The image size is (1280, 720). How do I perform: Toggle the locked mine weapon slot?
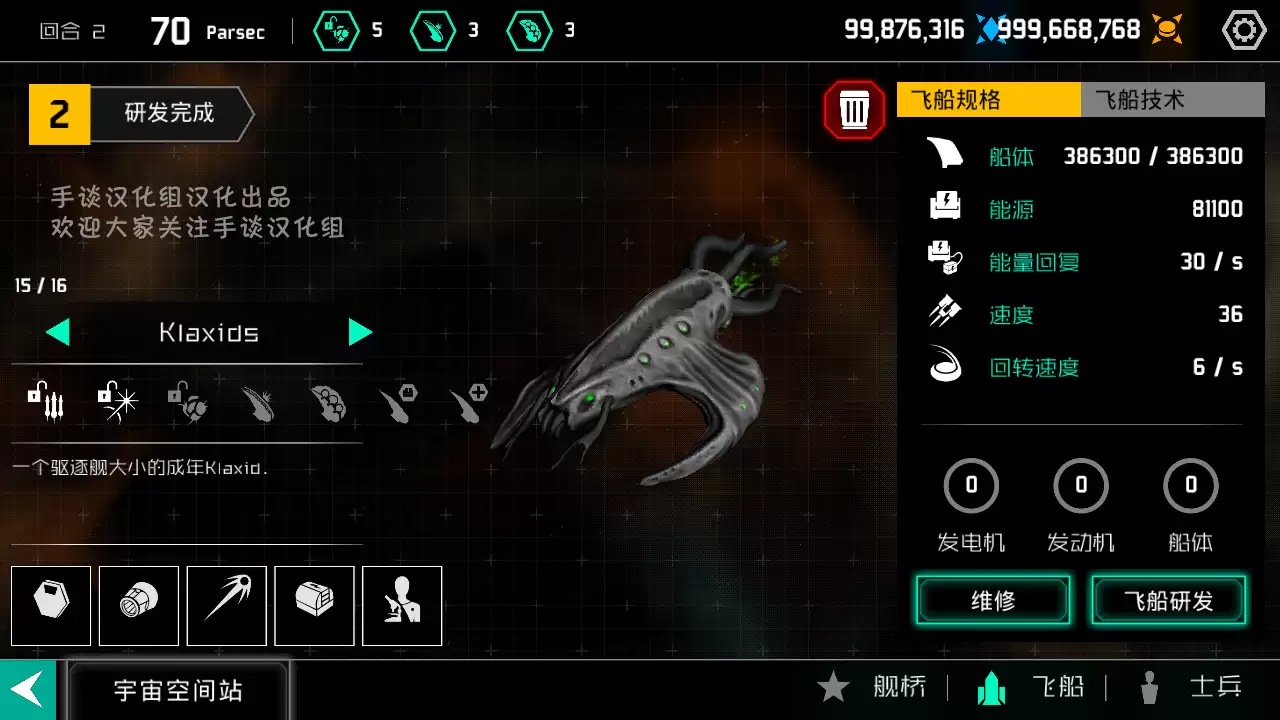pos(188,400)
